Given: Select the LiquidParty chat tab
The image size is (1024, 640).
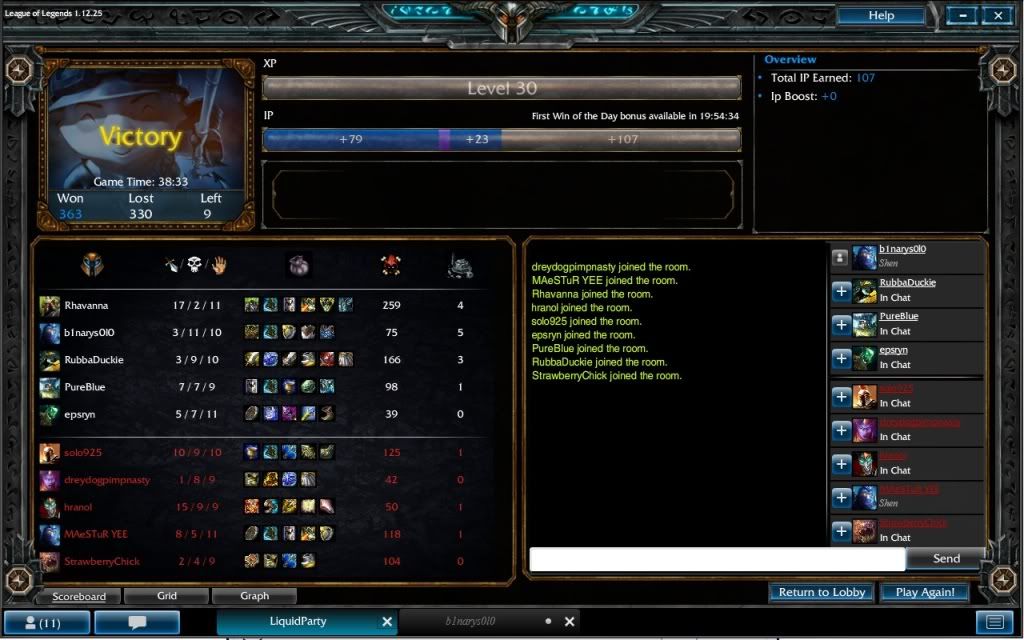Looking at the screenshot, I should (x=298, y=622).
